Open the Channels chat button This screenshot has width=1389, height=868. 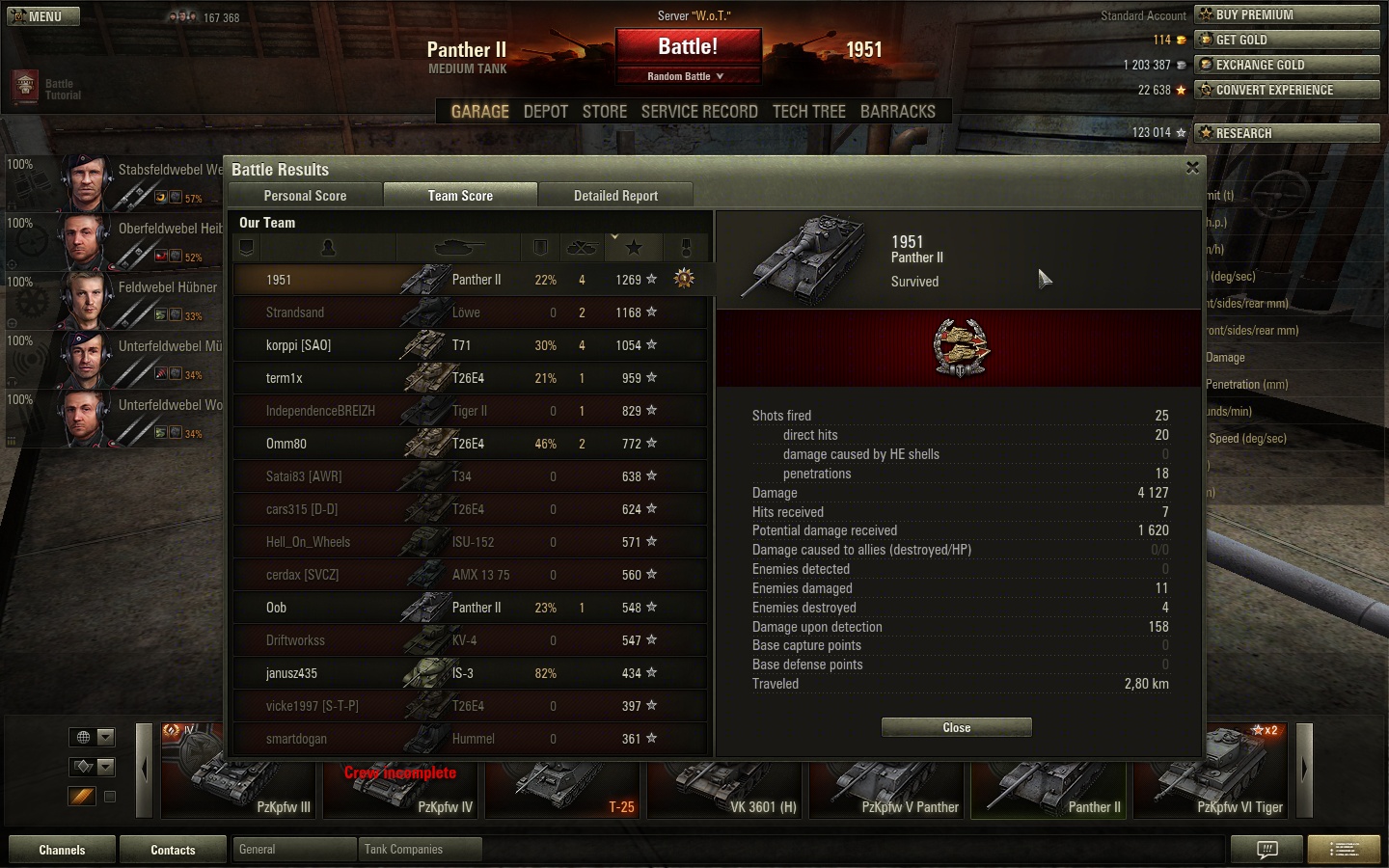point(62,850)
